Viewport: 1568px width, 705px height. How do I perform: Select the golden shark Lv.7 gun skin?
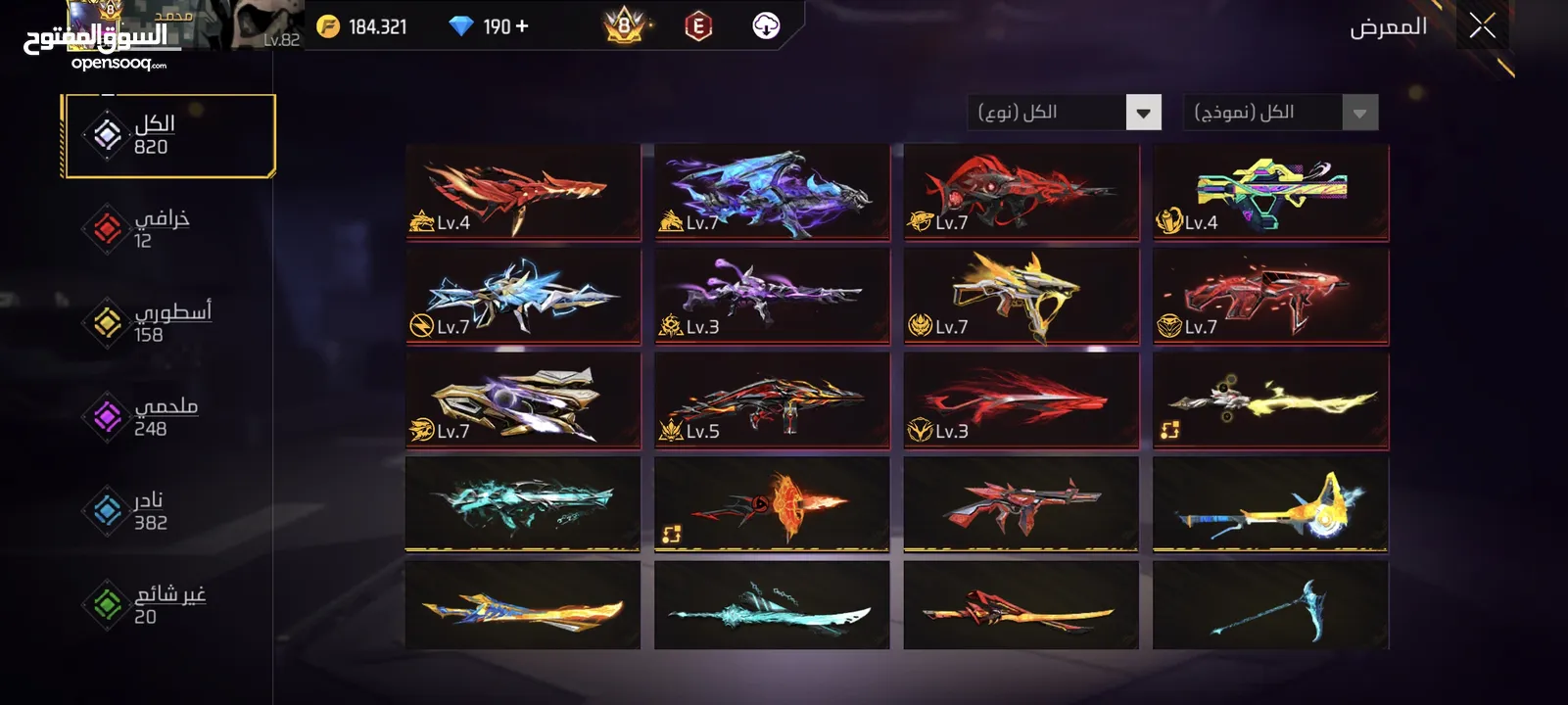pyautogui.click(x=1021, y=296)
